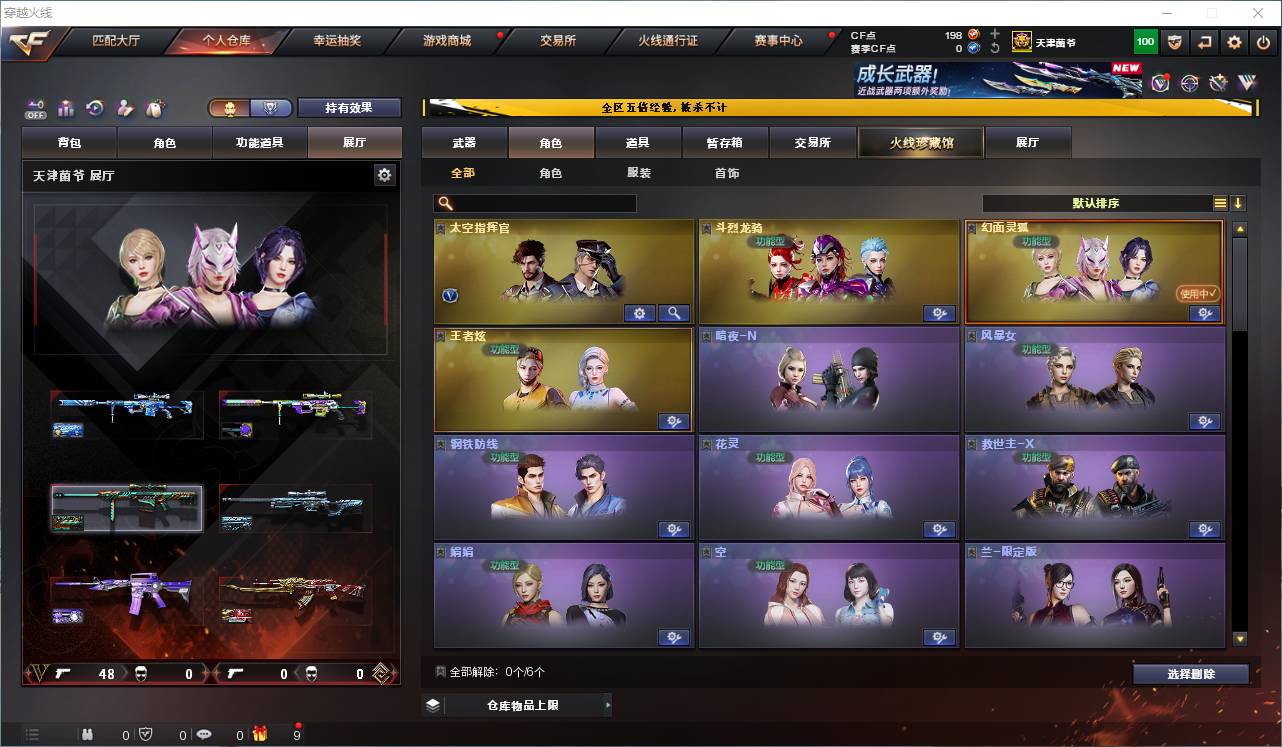The width and height of the screenshot is (1282, 747).
Task: Click the sort direction arrow beside 默认排序
Action: 1240,202
